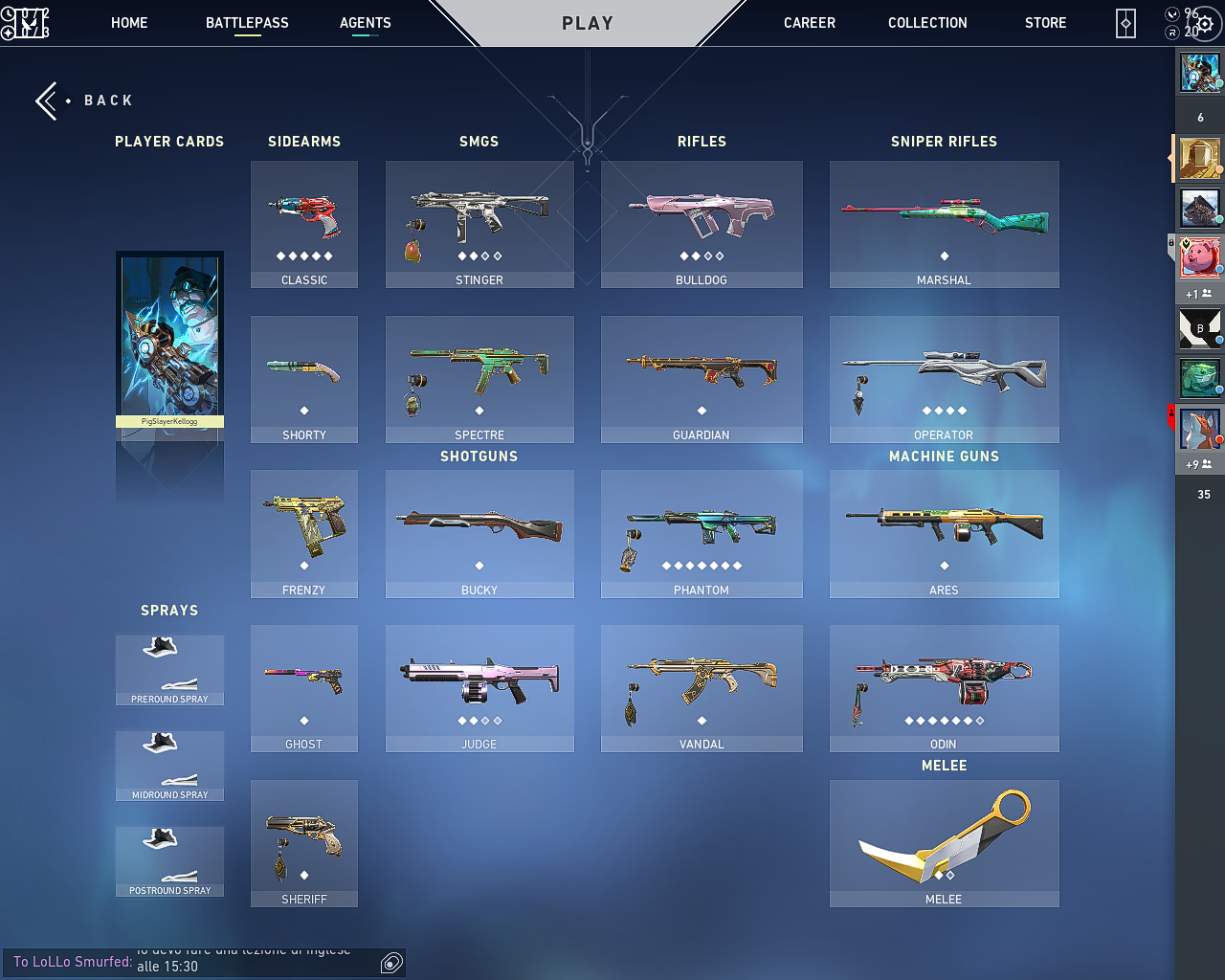Switch to the CAREER tab
Viewport: 1225px width, 980px height.
click(809, 22)
